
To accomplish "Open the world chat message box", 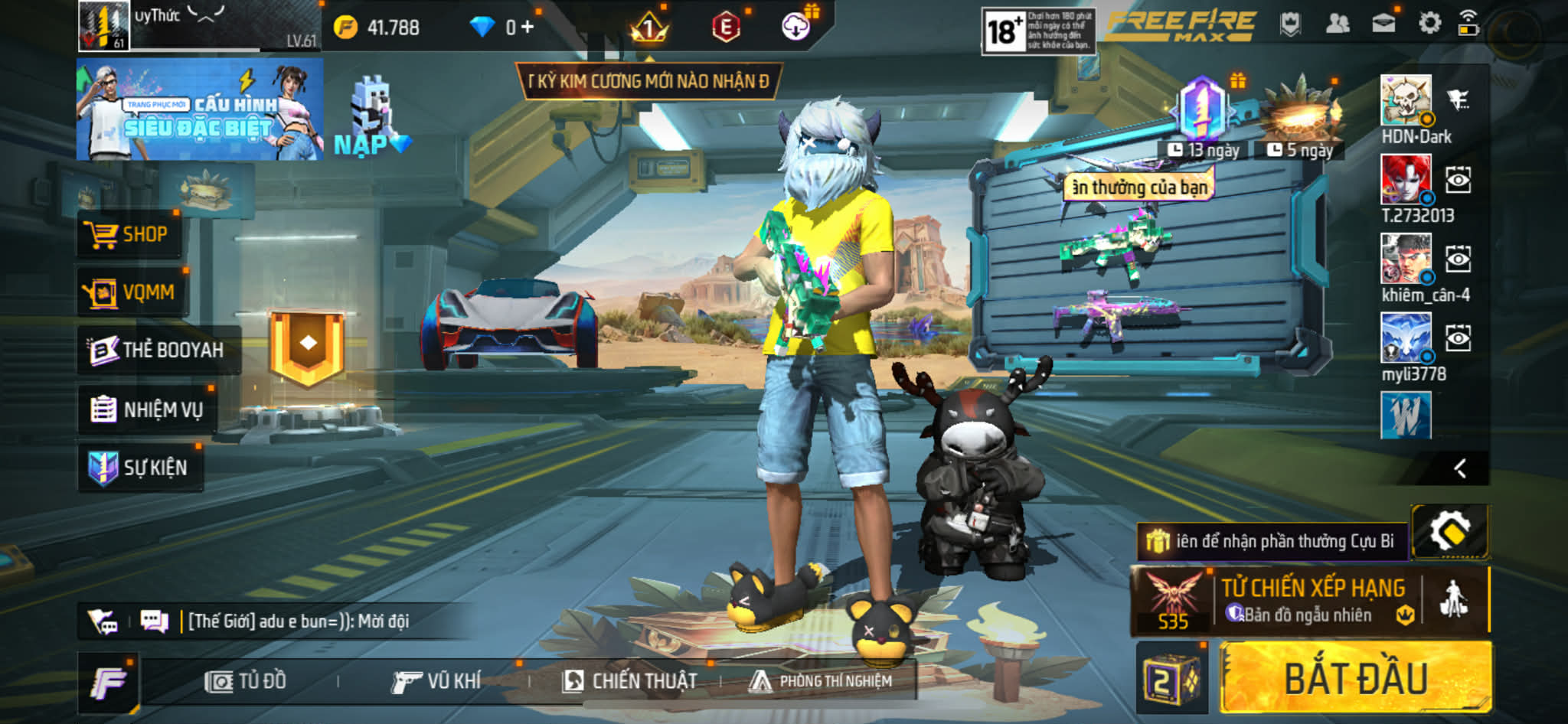I will tap(299, 621).
